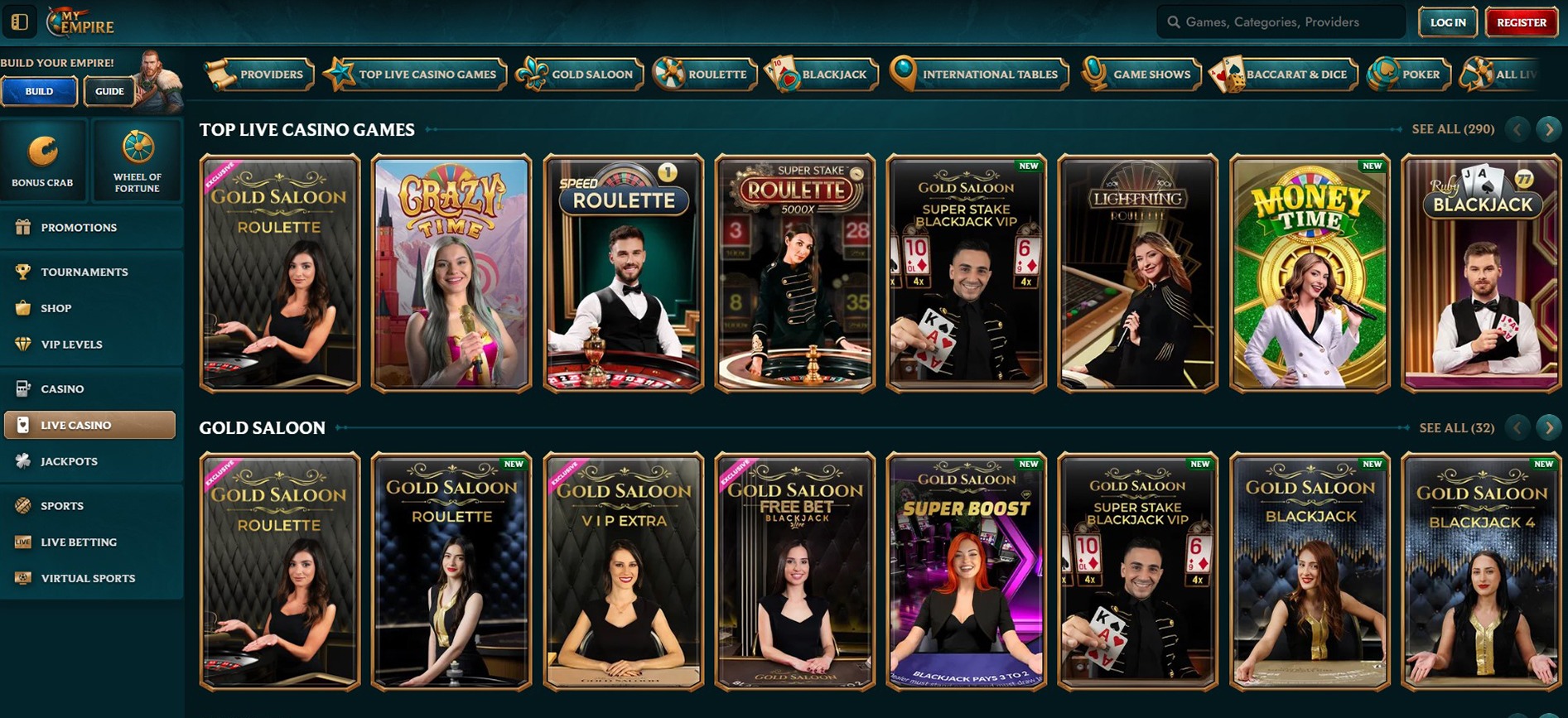Image resolution: width=1568 pixels, height=718 pixels.
Task: Open the Game Shows category
Action: pyautogui.click(x=1141, y=74)
